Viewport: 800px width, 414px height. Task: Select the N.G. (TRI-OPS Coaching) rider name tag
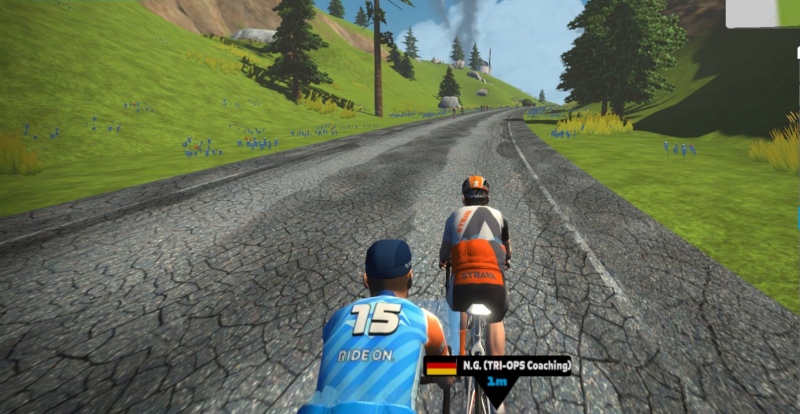498,366
